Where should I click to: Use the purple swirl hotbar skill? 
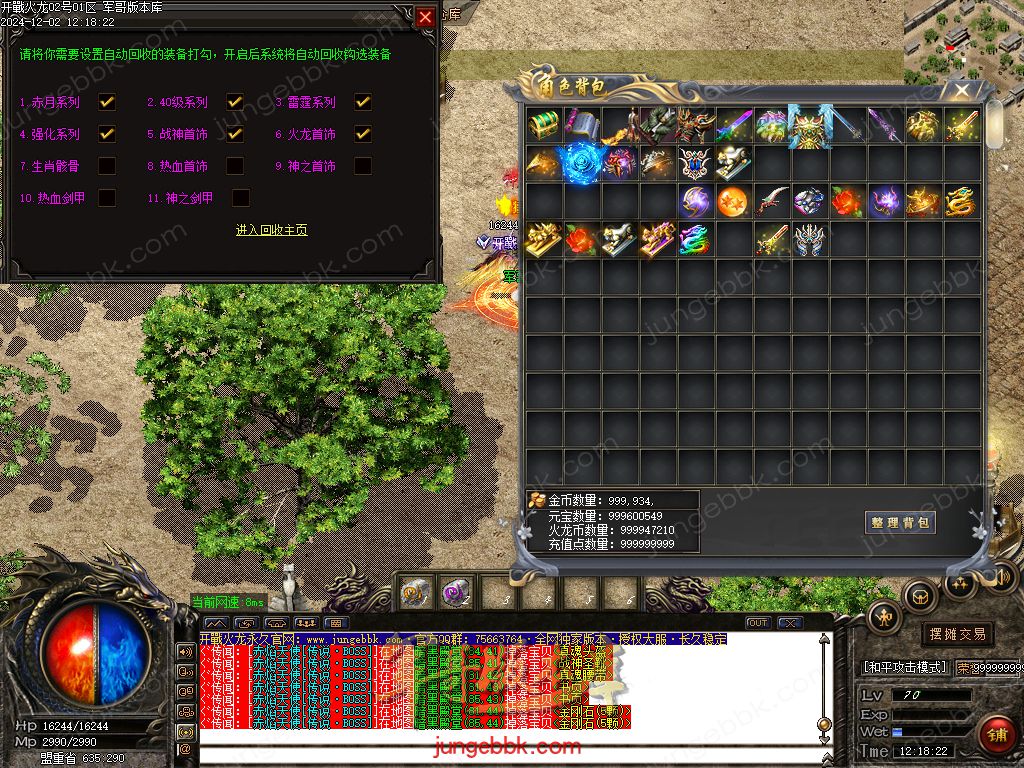click(x=456, y=593)
